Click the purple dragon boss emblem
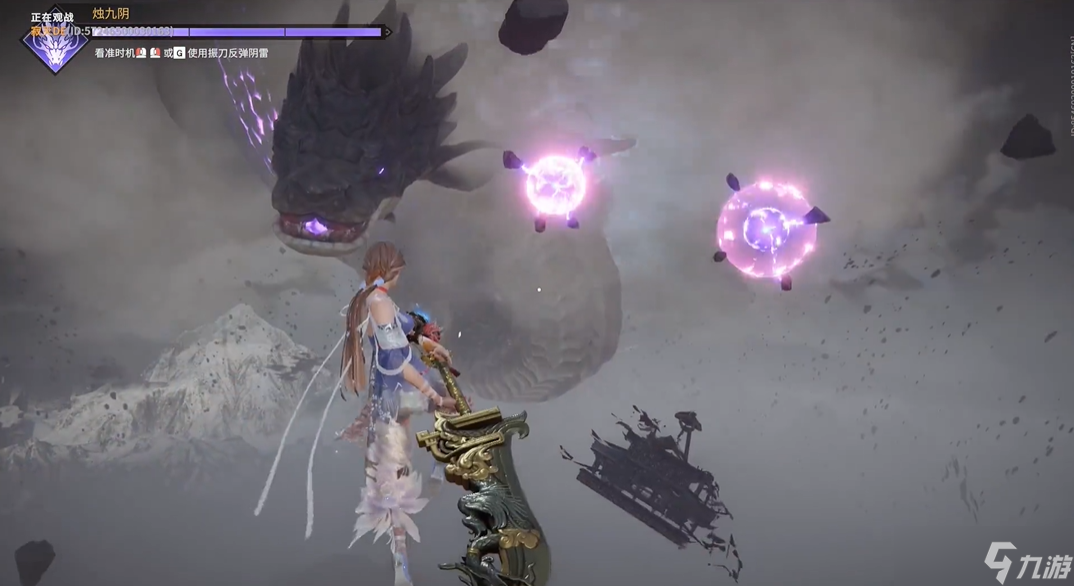 click(x=54, y=47)
